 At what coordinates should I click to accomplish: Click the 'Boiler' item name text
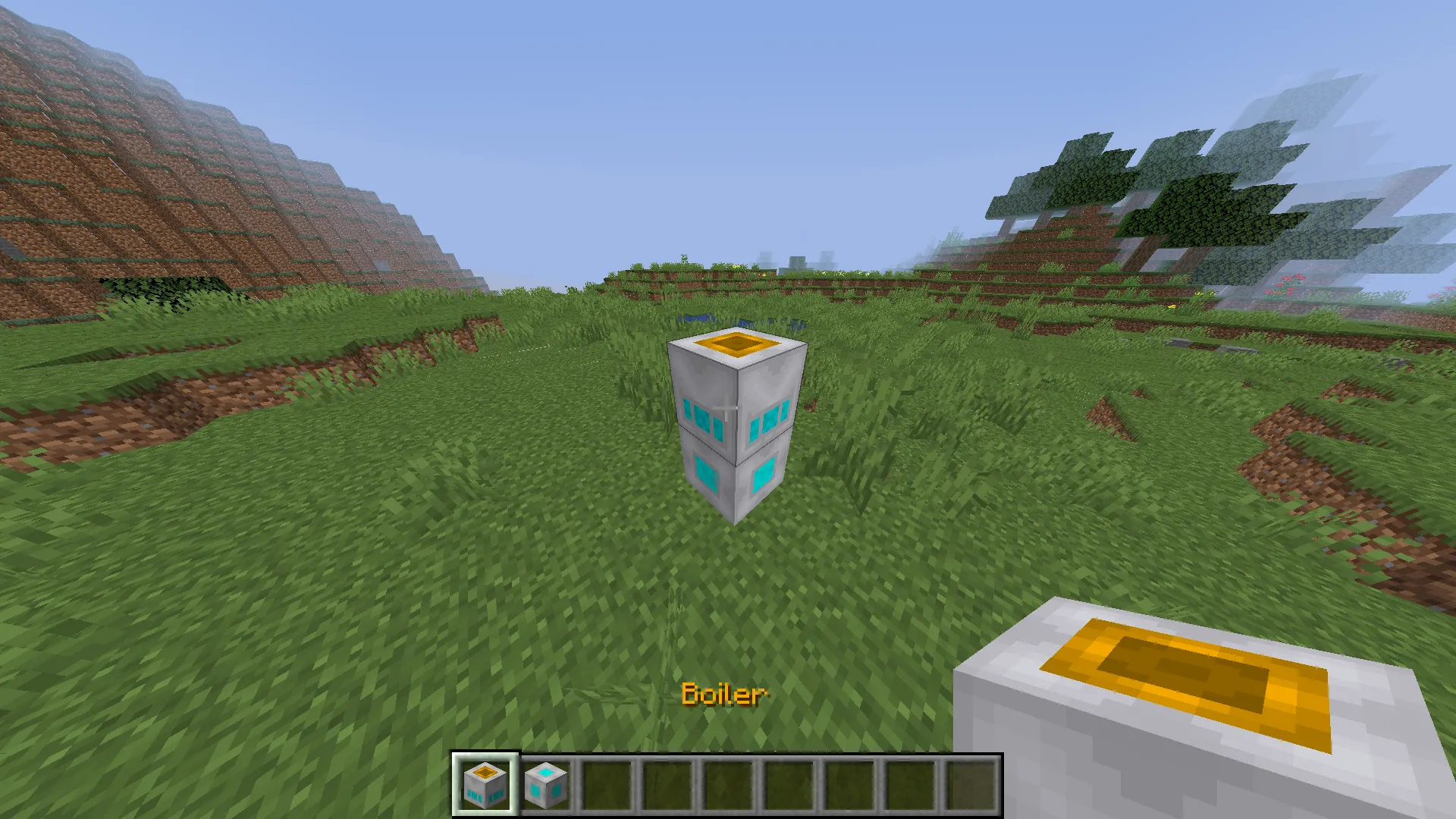point(724,695)
